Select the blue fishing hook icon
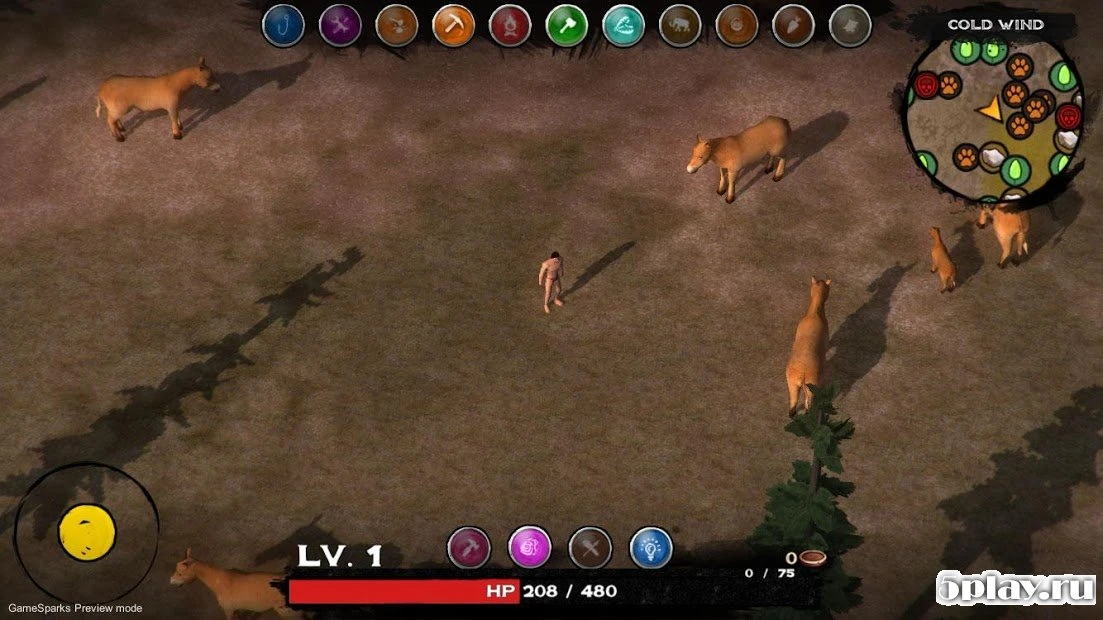 [283, 25]
